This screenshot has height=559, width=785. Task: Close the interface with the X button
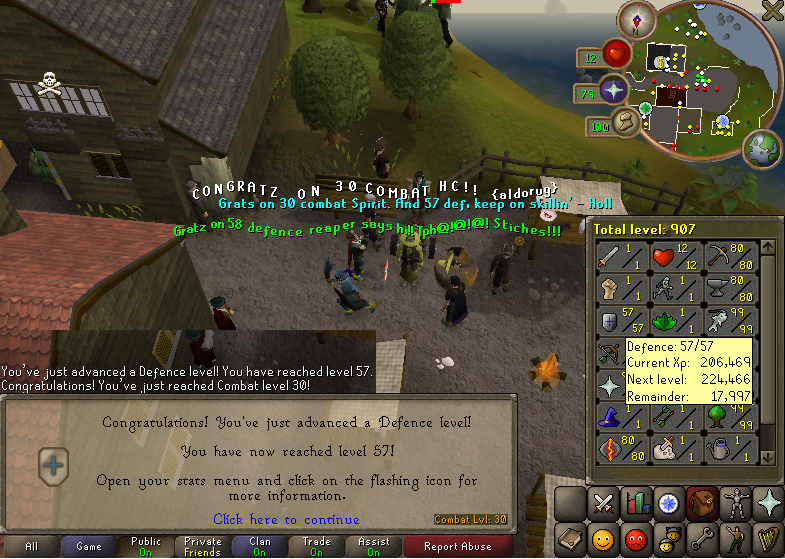pyautogui.click(x=772, y=11)
